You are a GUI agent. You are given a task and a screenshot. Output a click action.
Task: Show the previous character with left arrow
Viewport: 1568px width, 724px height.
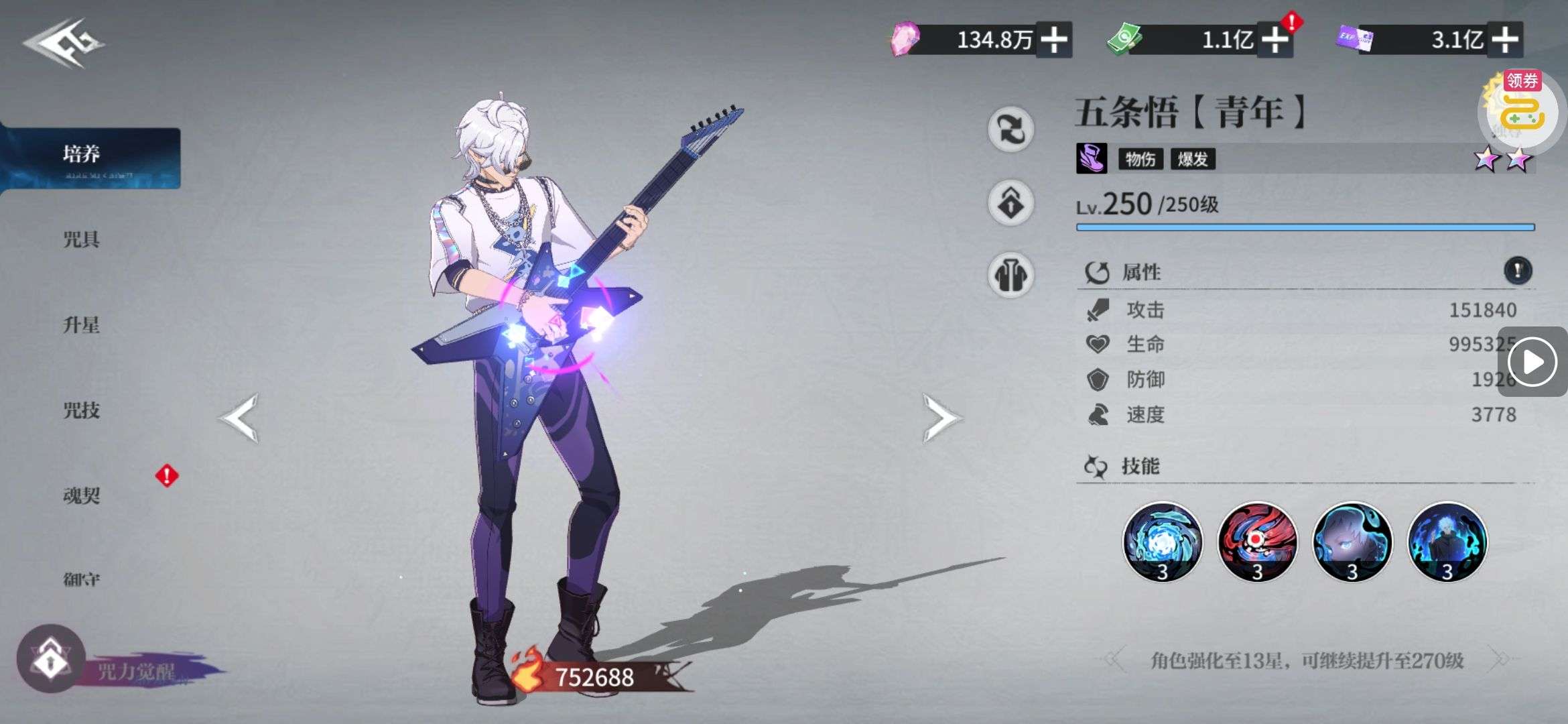coord(239,418)
